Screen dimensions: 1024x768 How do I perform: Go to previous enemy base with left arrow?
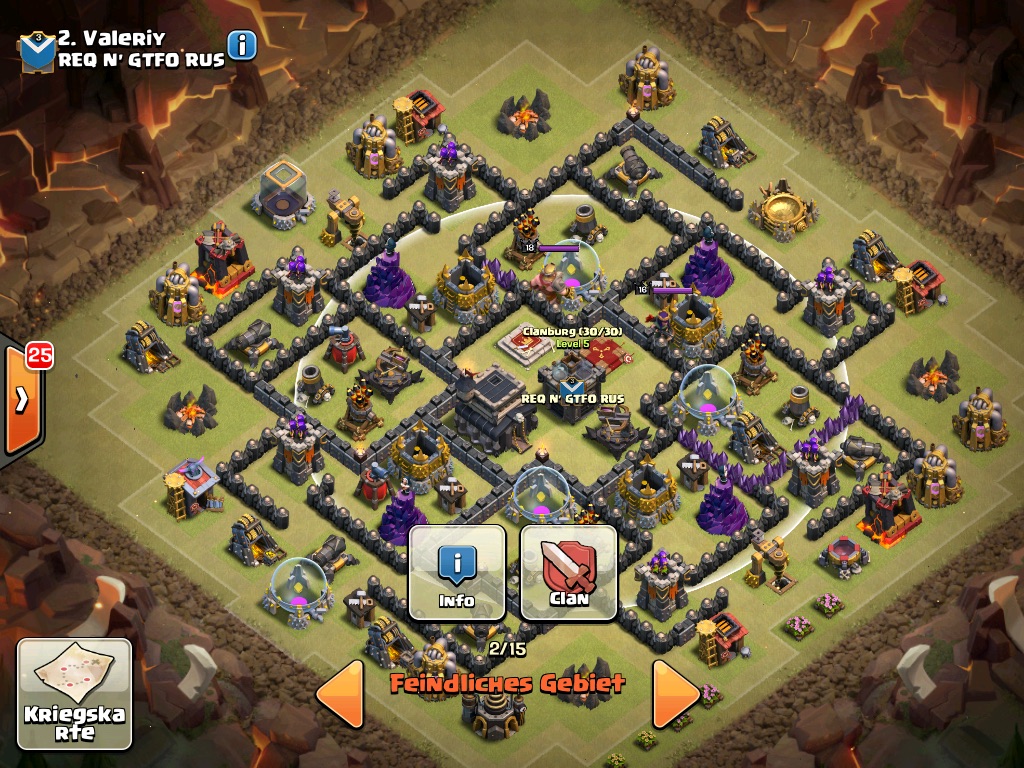341,693
